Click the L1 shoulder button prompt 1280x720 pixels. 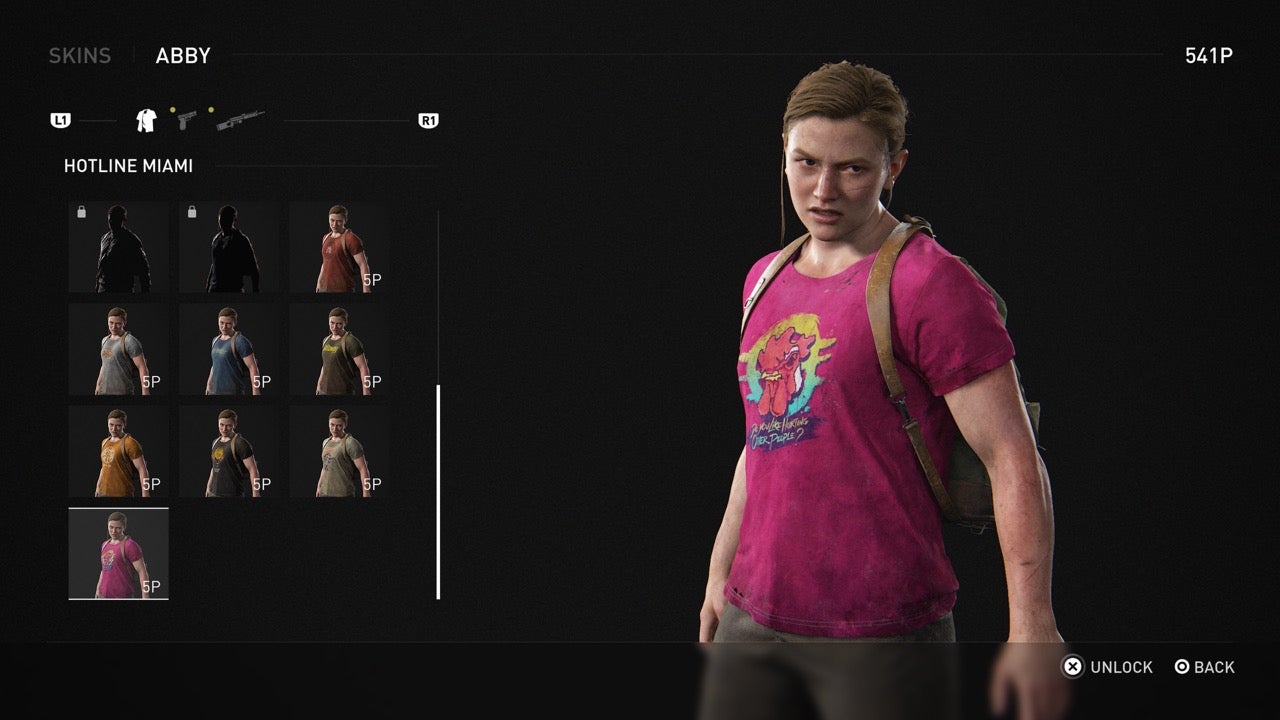coord(62,119)
